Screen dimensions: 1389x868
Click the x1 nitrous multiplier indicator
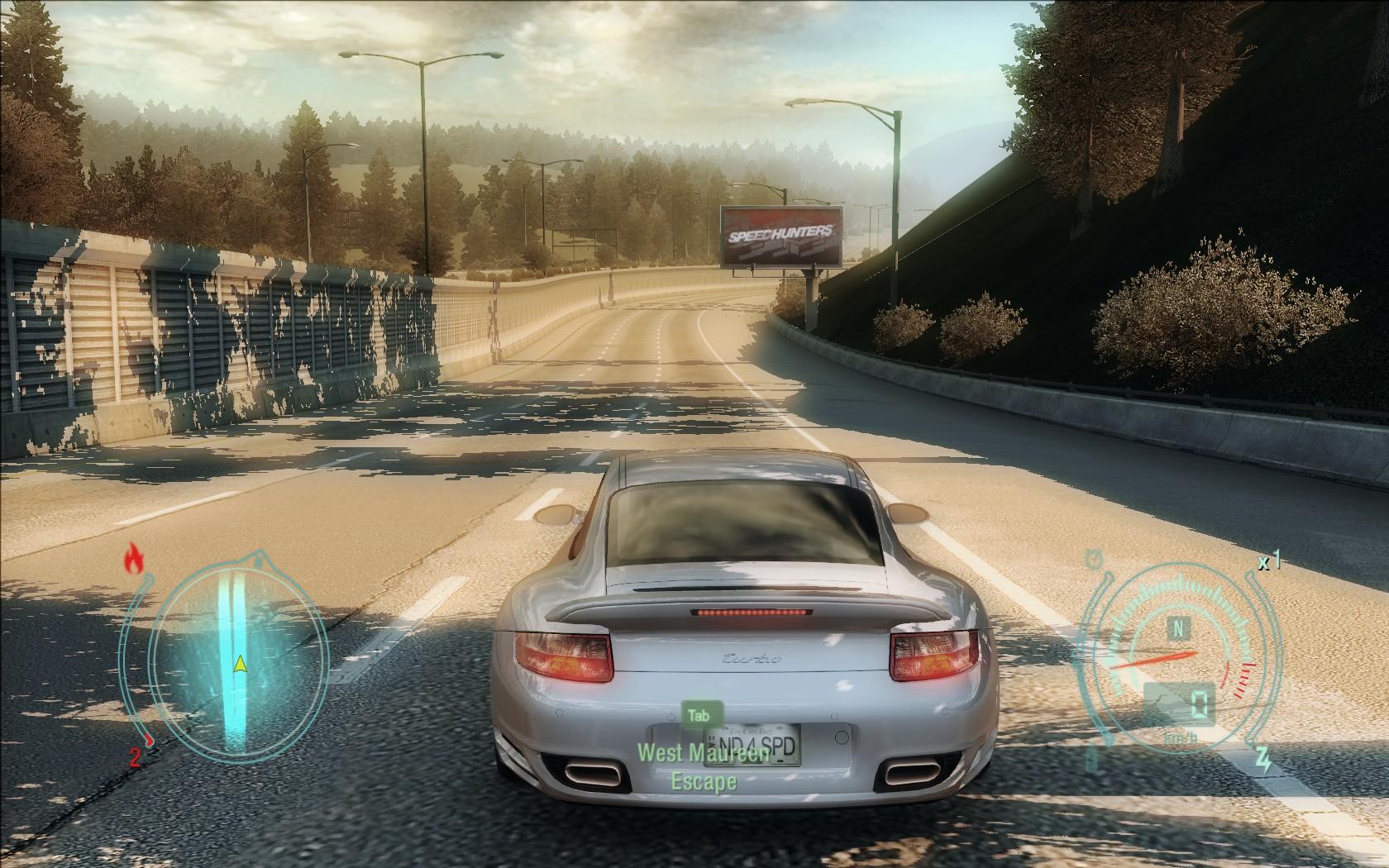click(x=1268, y=562)
